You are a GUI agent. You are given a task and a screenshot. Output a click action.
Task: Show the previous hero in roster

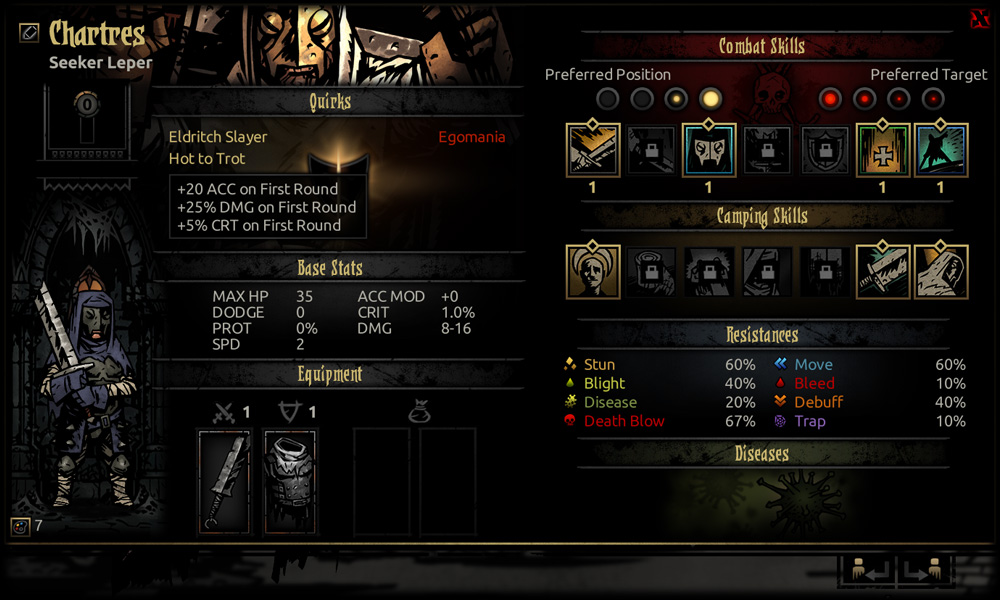click(x=866, y=571)
